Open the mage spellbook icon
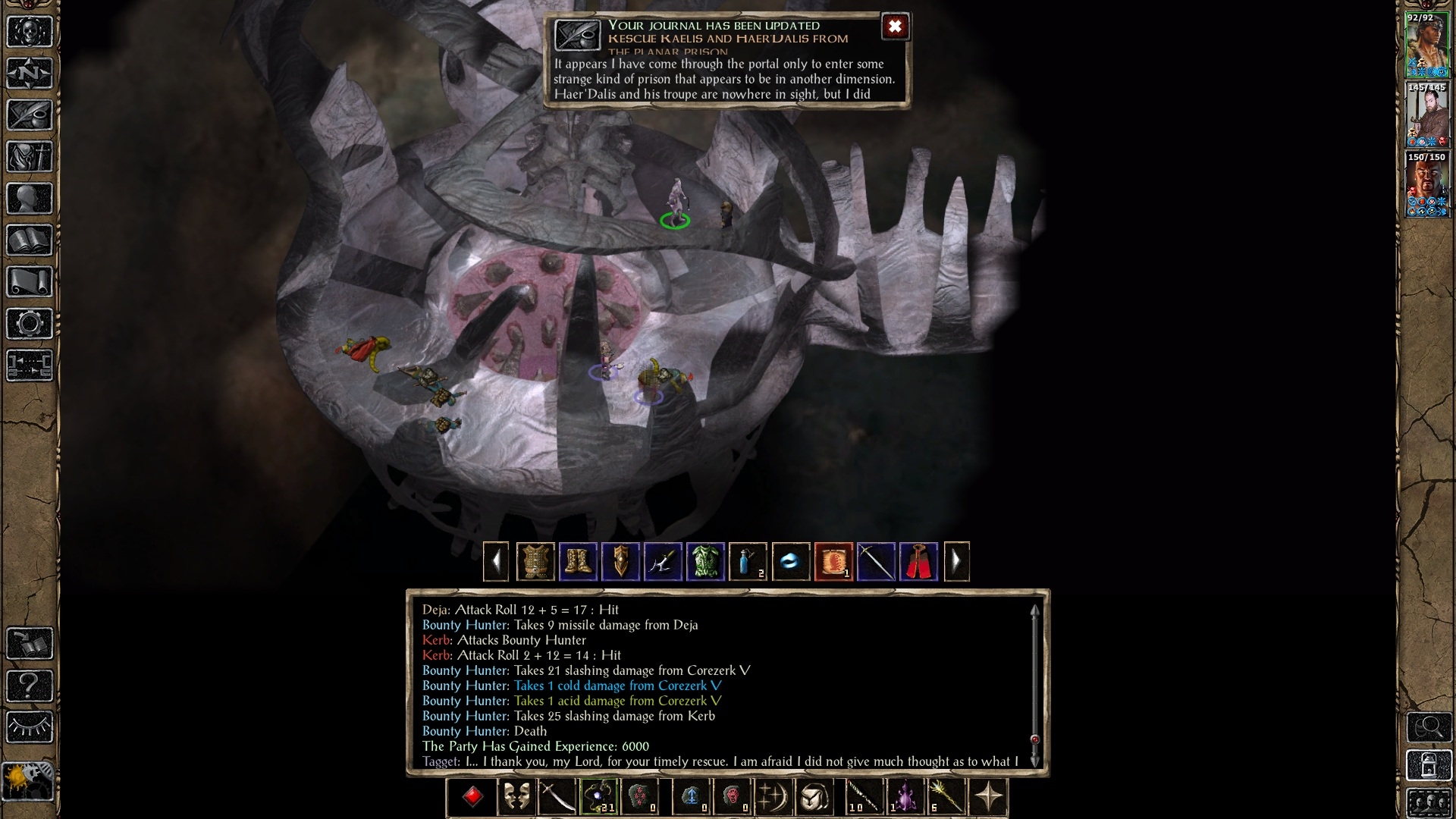1456x819 pixels. click(x=30, y=240)
